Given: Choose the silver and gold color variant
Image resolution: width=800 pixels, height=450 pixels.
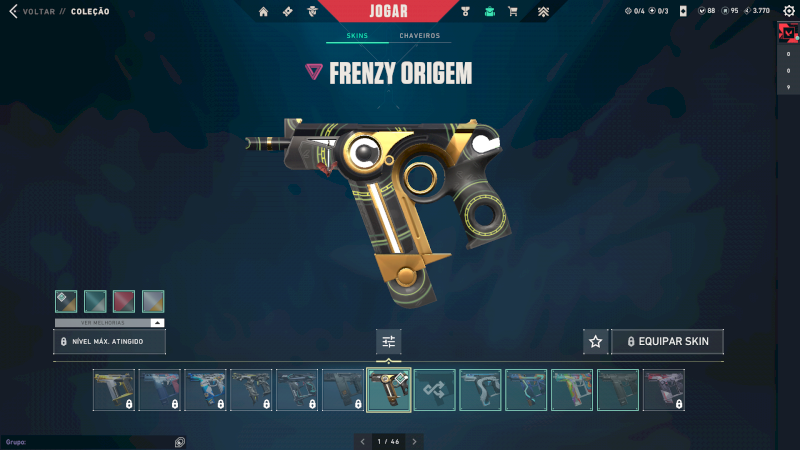Looking at the screenshot, I should pyautogui.click(x=153, y=301).
